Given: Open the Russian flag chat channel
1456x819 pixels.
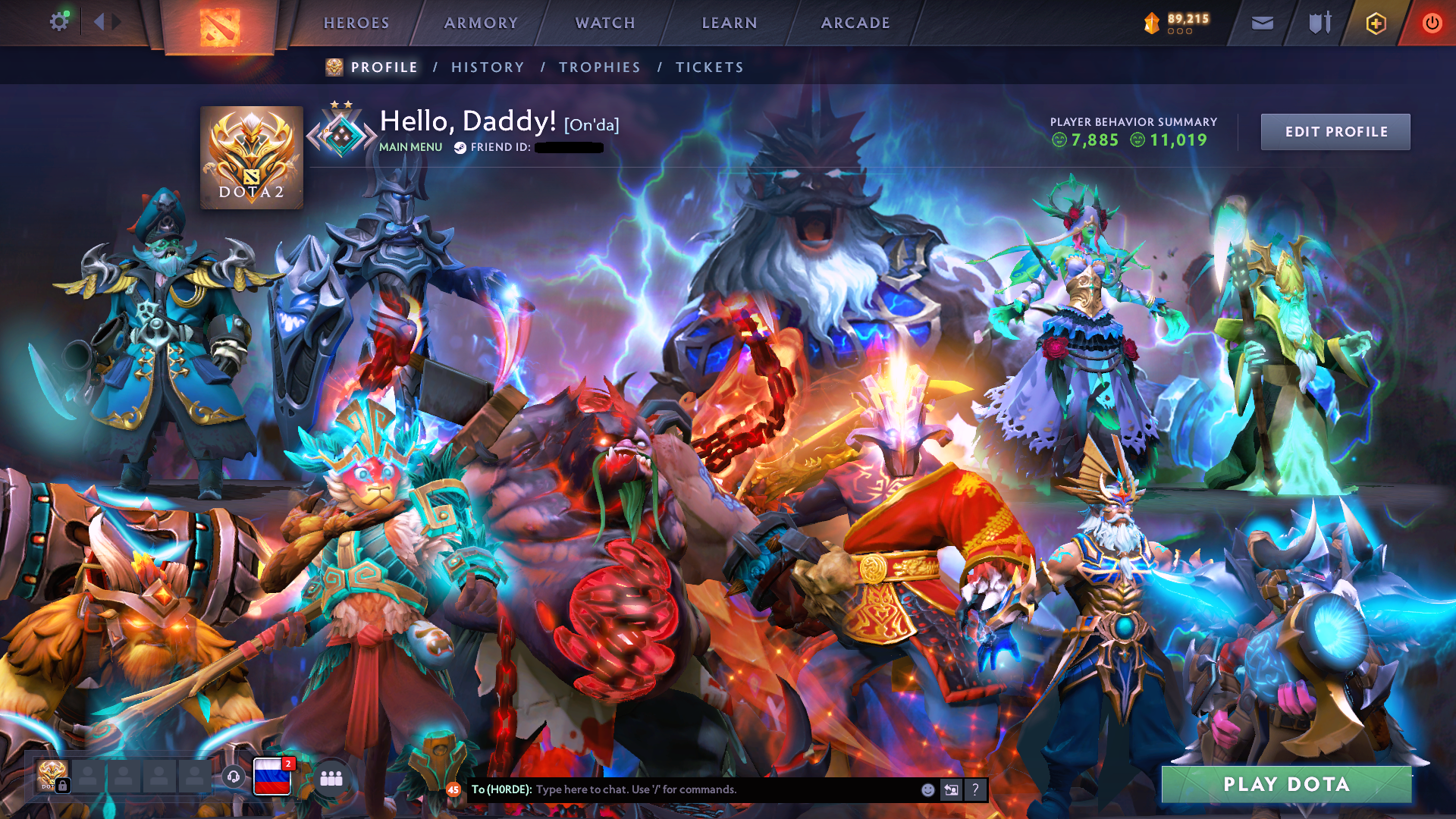Looking at the screenshot, I should pos(271,777).
